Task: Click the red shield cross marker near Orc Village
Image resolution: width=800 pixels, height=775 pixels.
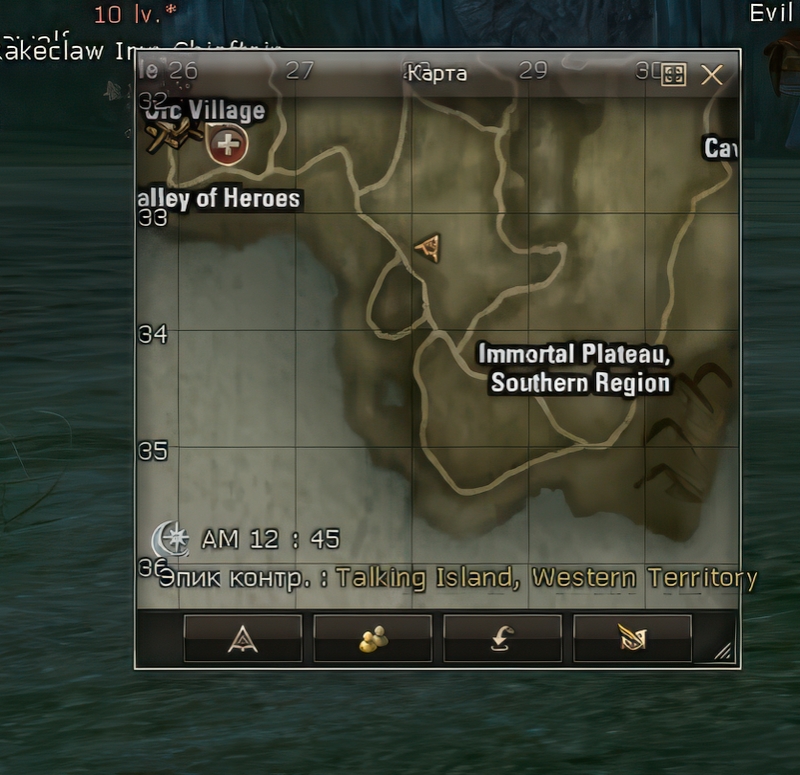Action: click(x=228, y=146)
